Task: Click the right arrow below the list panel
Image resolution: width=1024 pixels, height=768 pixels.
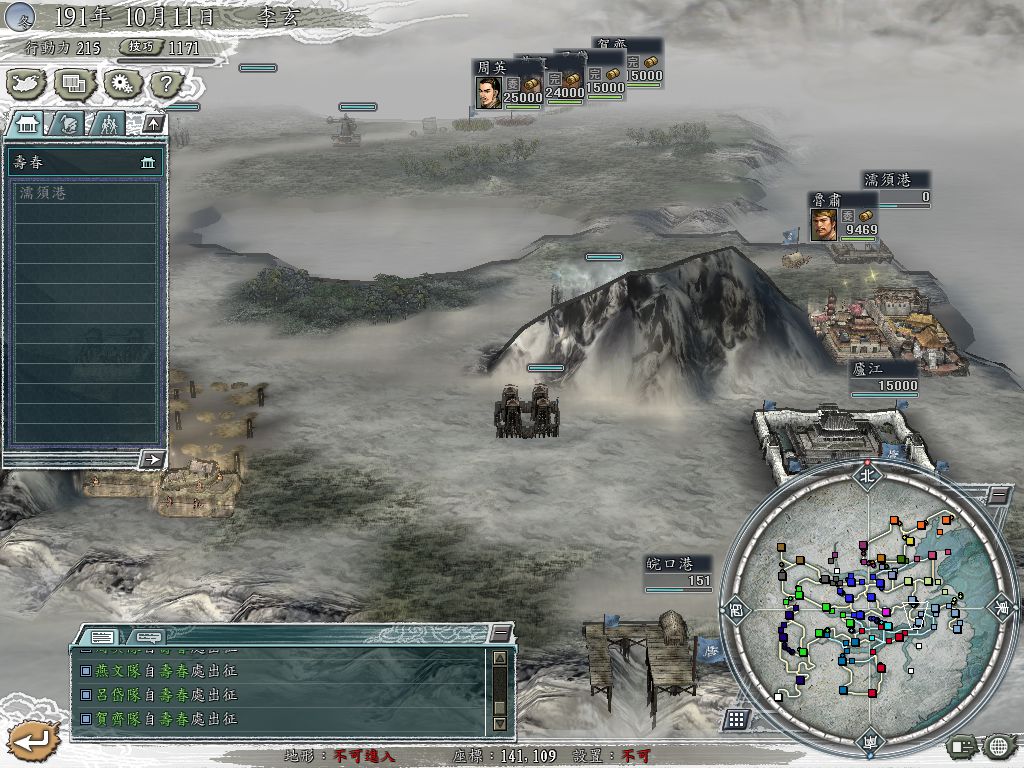Action: click(152, 459)
